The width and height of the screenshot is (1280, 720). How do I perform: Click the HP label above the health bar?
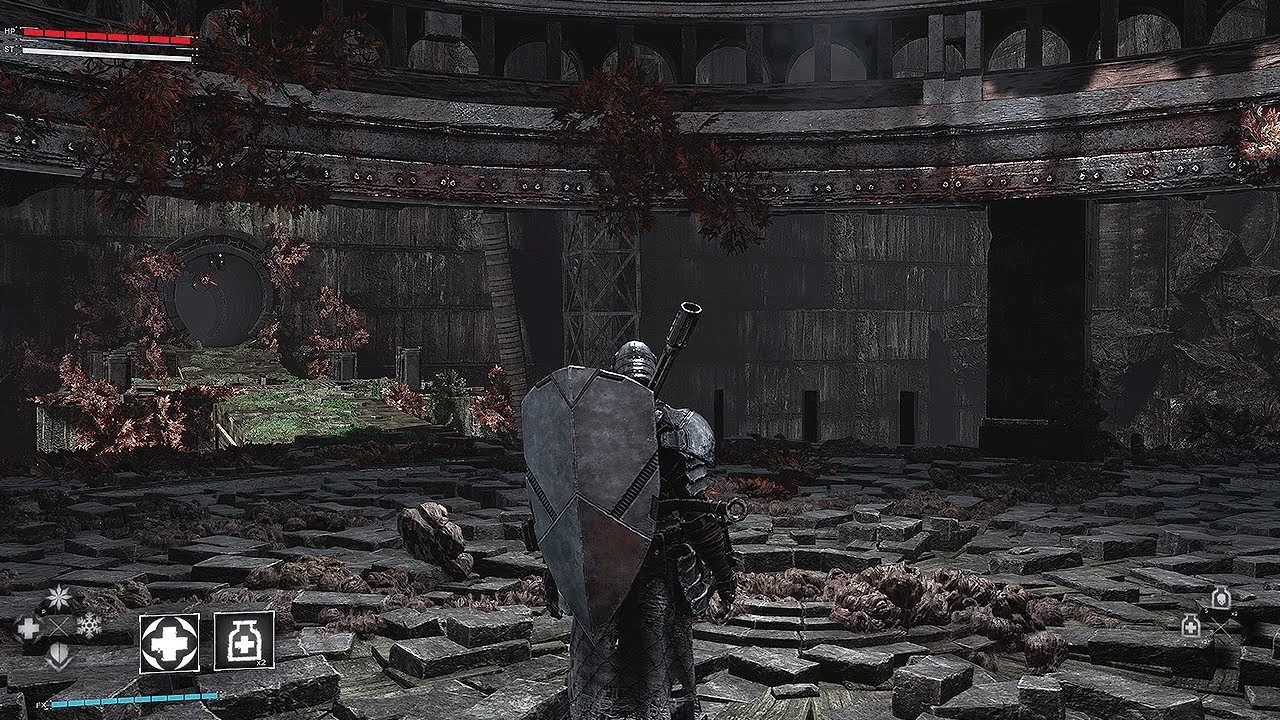click(x=10, y=31)
